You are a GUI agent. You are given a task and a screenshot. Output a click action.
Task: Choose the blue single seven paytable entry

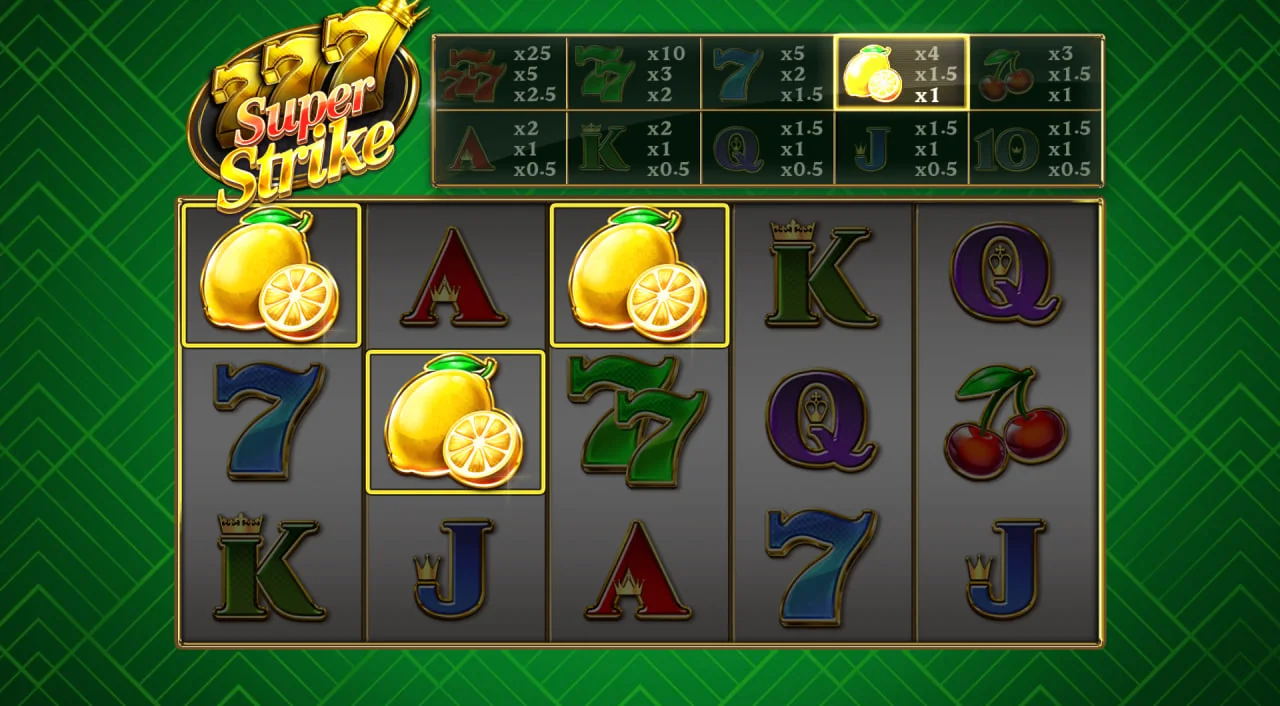[x=767, y=74]
